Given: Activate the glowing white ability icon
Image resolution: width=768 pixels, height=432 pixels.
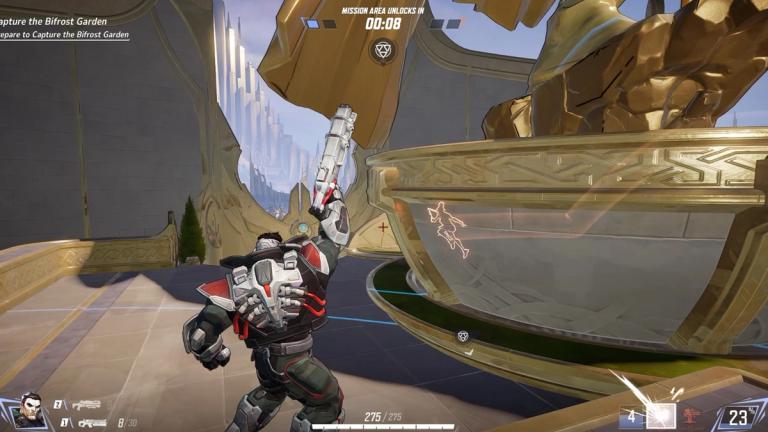Looking at the screenshot, I should pyautogui.click(x=661, y=416).
